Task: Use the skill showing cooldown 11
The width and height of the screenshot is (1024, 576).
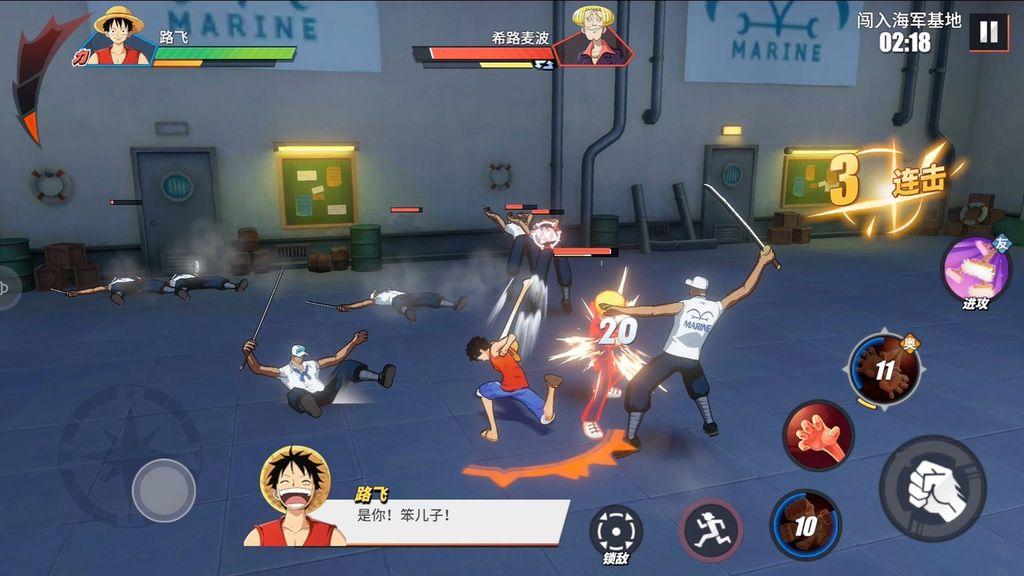Action: click(x=884, y=369)
